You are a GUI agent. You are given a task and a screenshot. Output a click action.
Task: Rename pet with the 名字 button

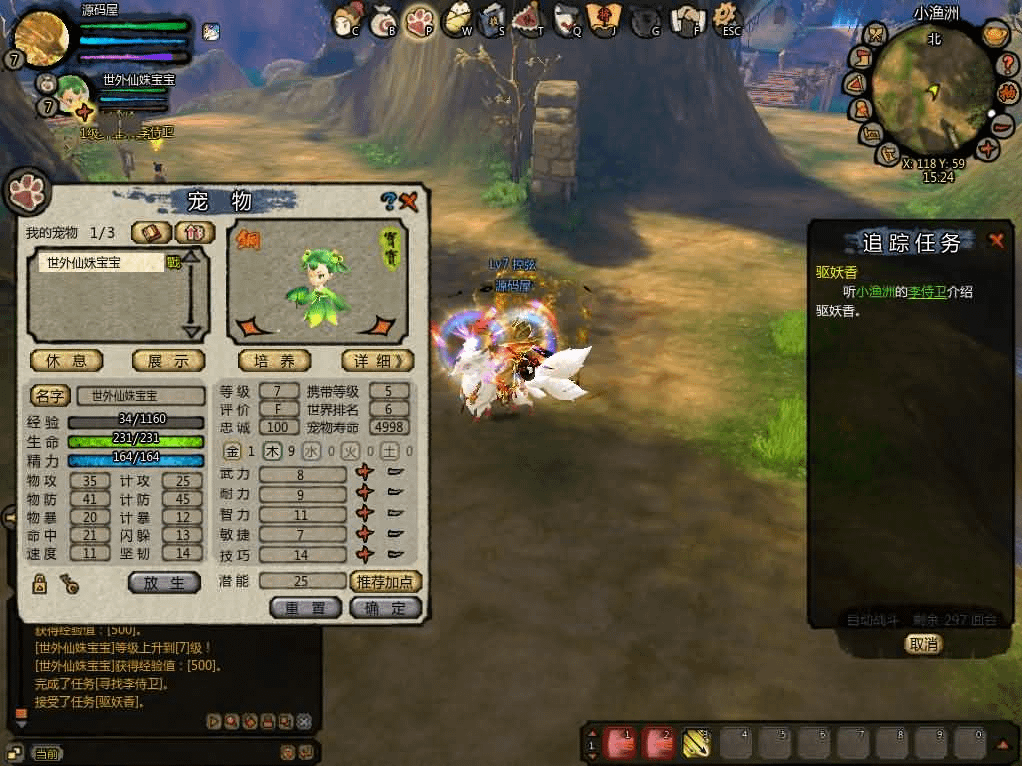tap(50, 395)
